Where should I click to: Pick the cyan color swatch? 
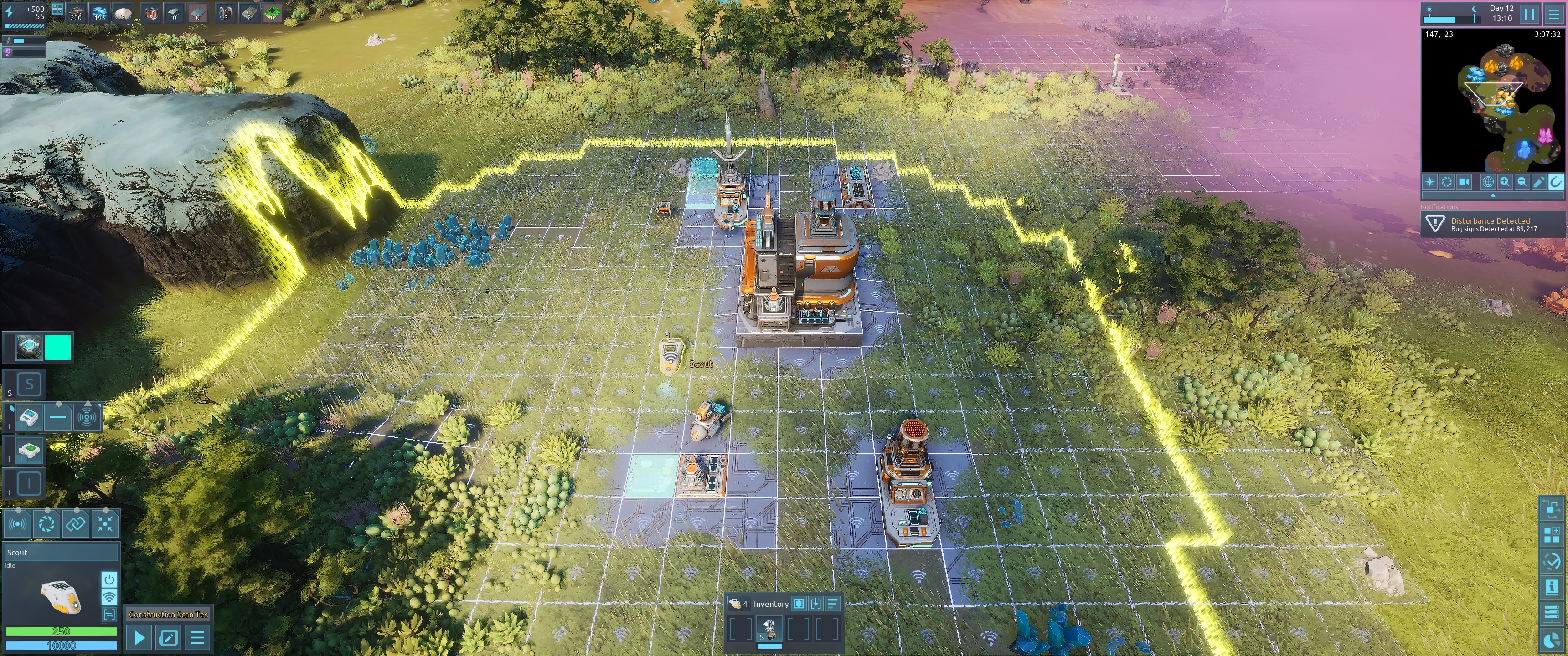58,348
